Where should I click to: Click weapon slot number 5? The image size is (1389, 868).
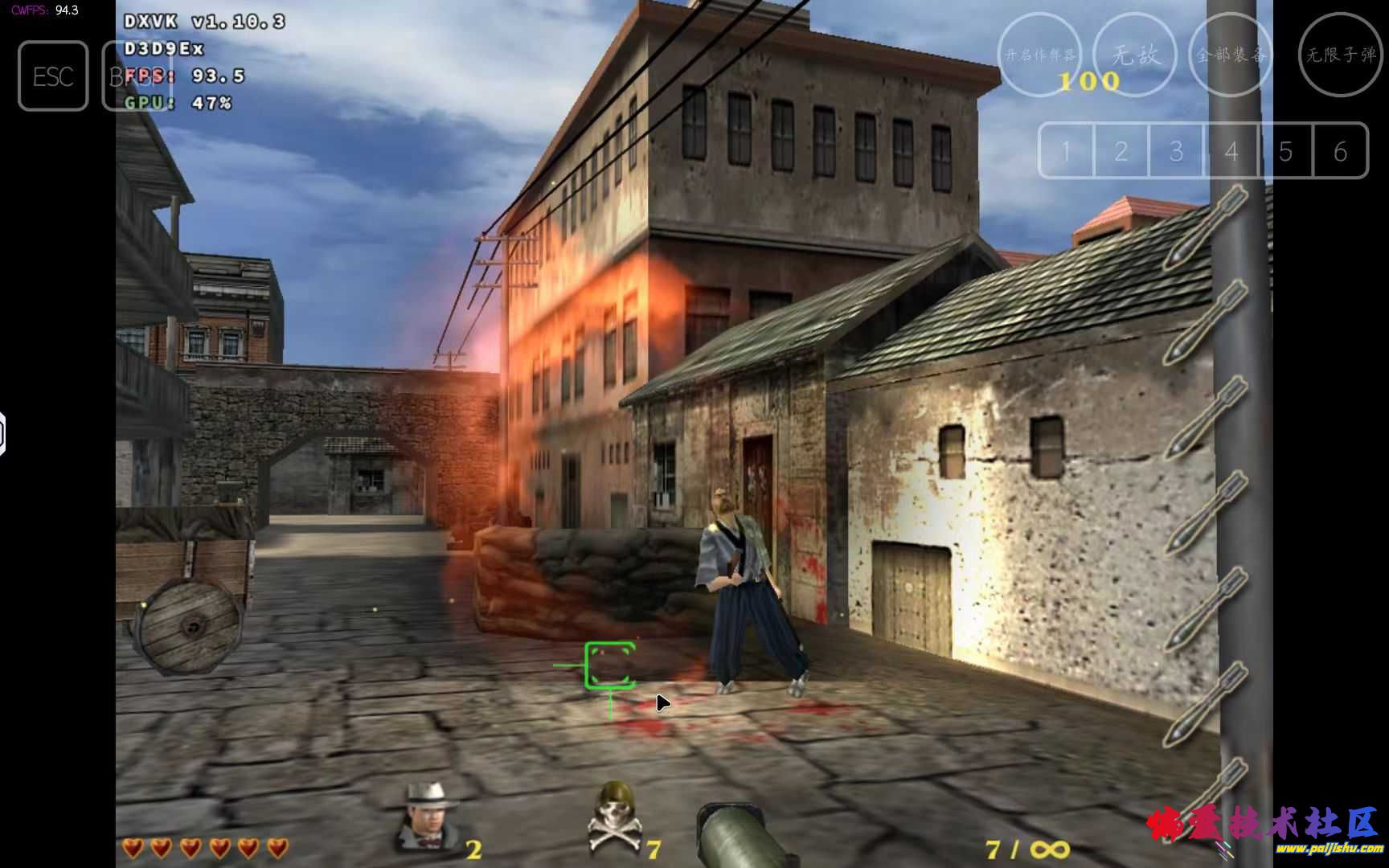pos(1285,151)
